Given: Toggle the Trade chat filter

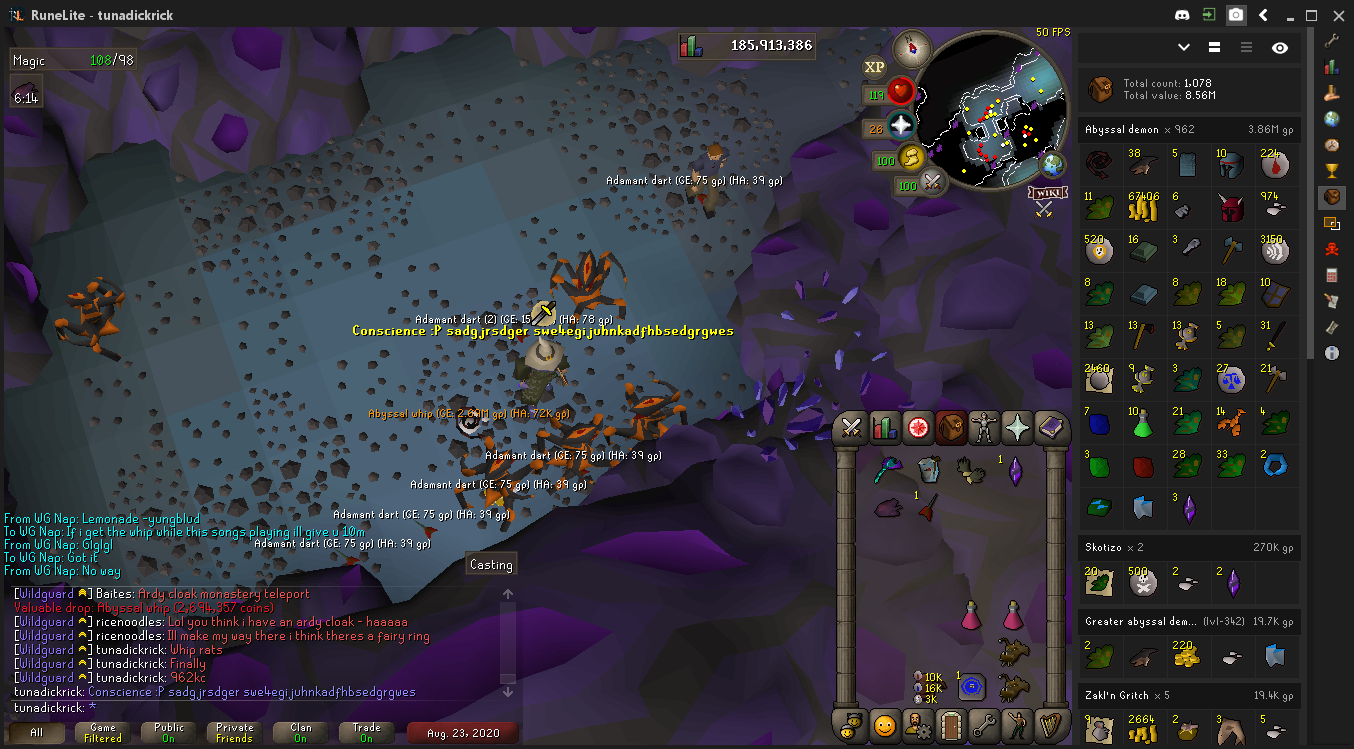Looking at the screenshot, I should (366, 733).
